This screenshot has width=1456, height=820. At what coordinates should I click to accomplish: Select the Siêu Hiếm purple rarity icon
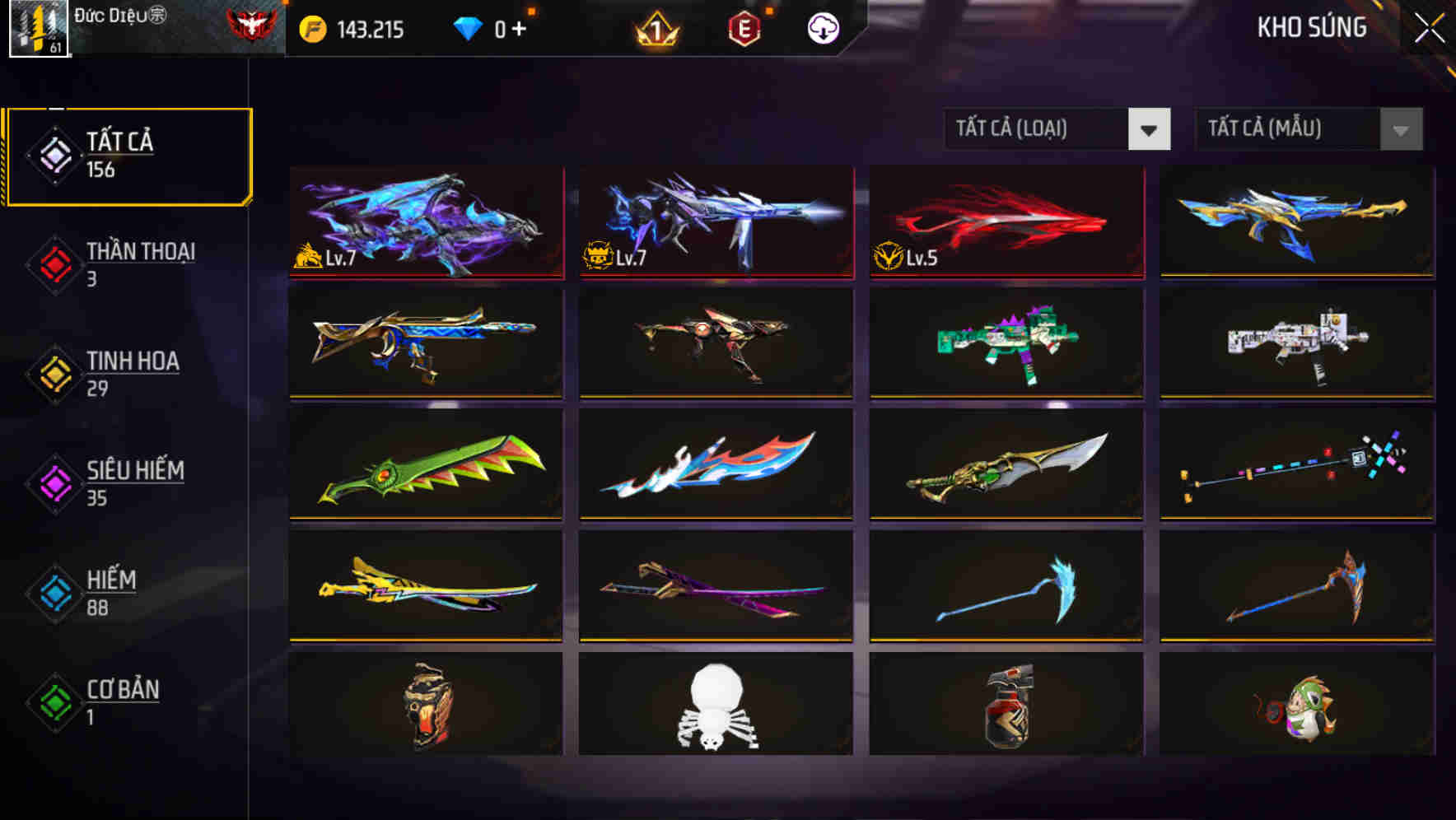tap(53, 484)
